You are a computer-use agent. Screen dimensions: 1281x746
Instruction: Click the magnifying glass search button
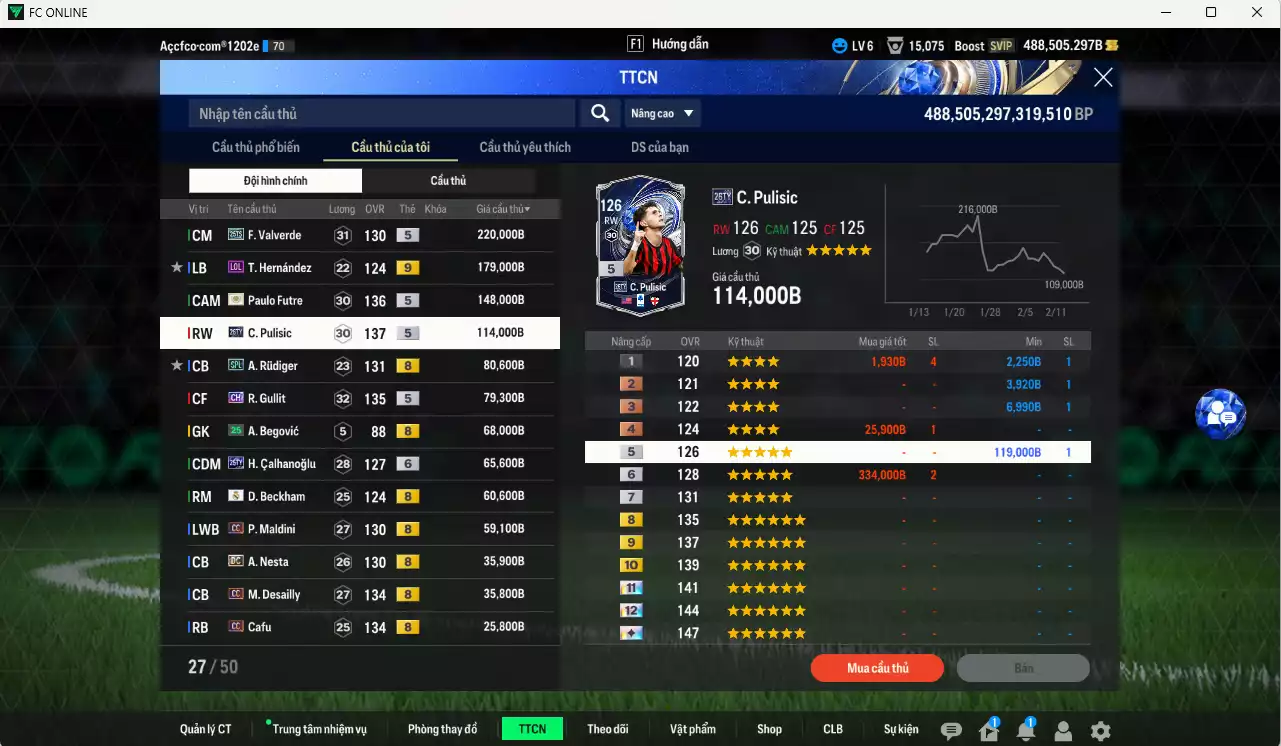click(x=600, y=114)
